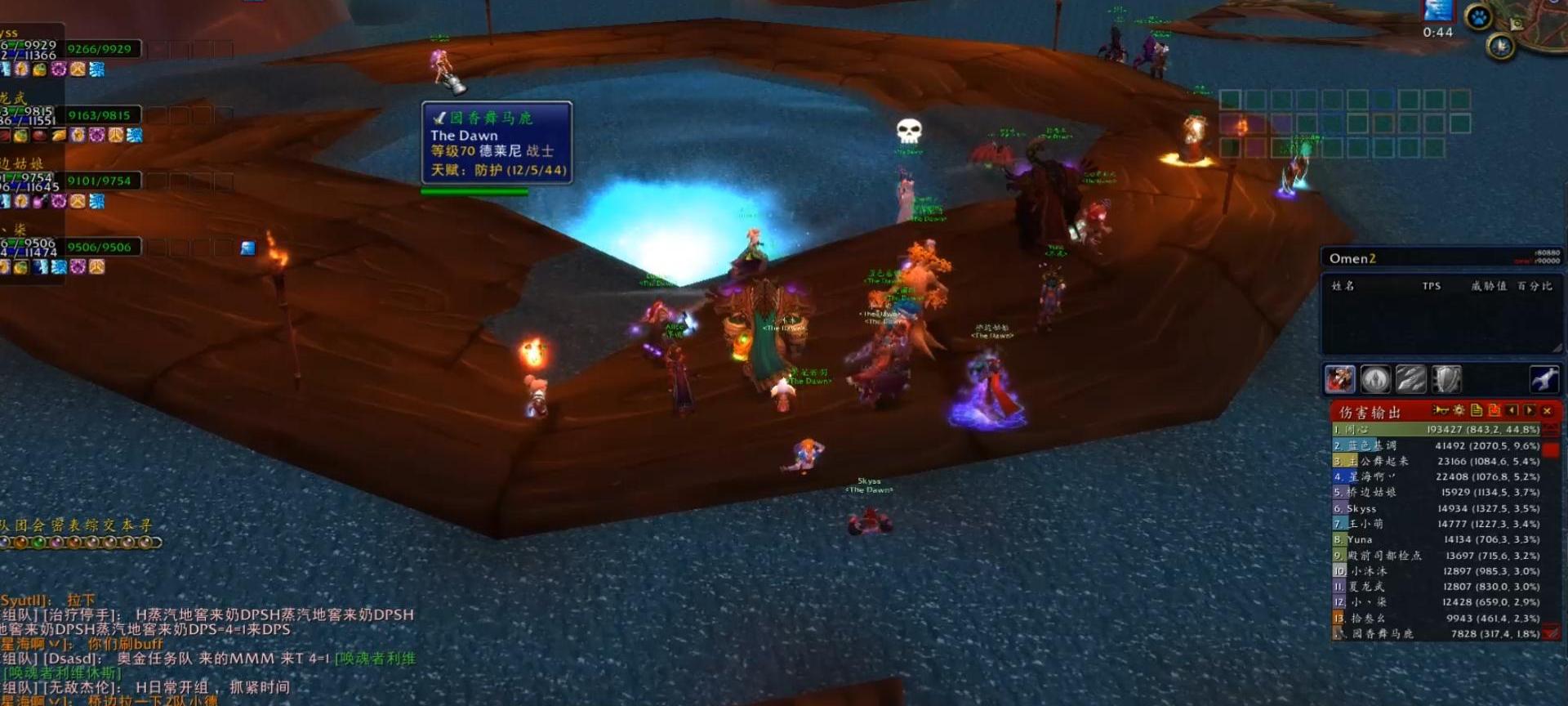1568x706 pixels.
Task: Activate the round grey emblem ability icon
Action: [x=1375, y=379]
